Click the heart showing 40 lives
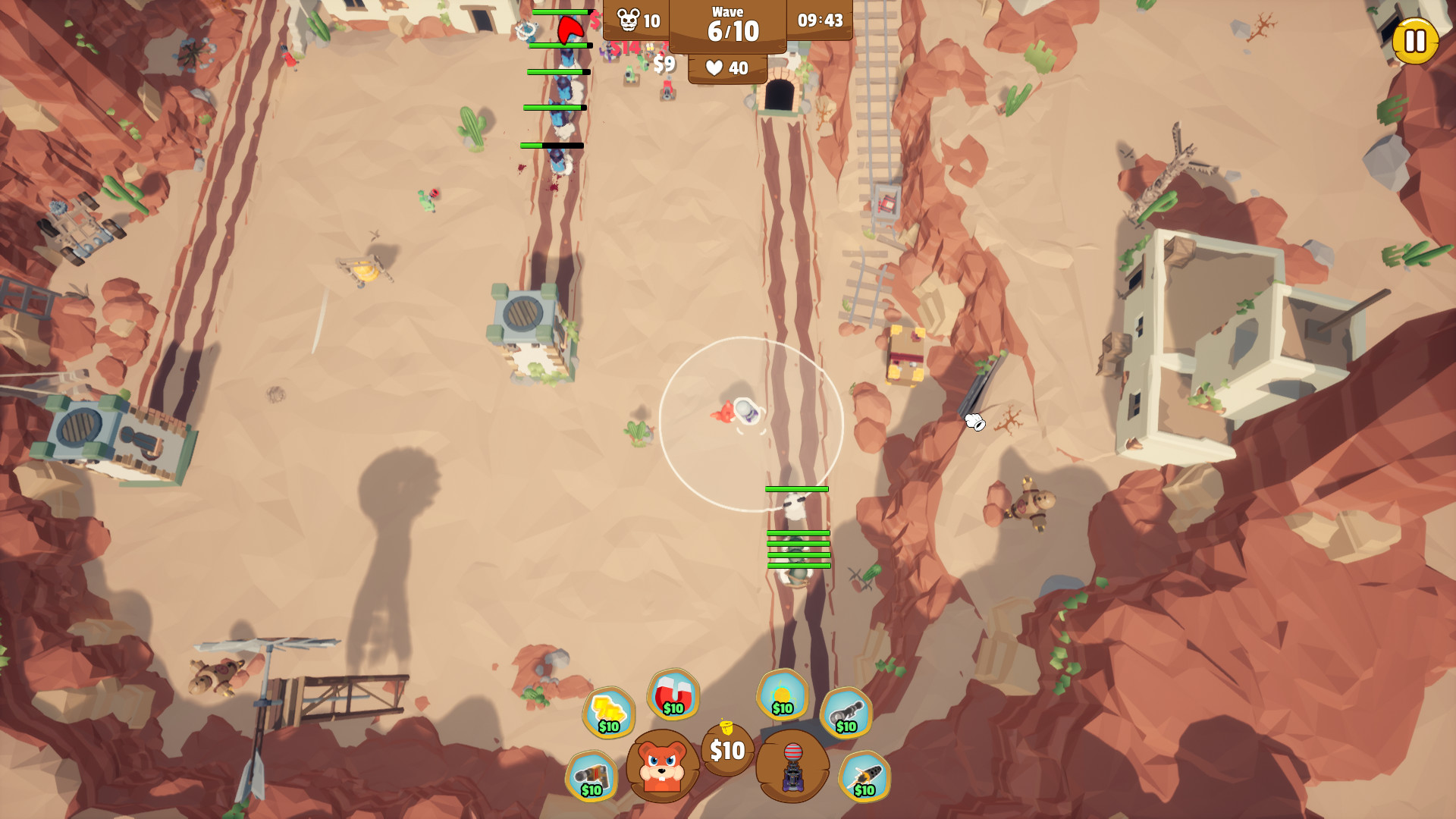The width and height of the screenshot is (1456, 819). pos(726,67)
